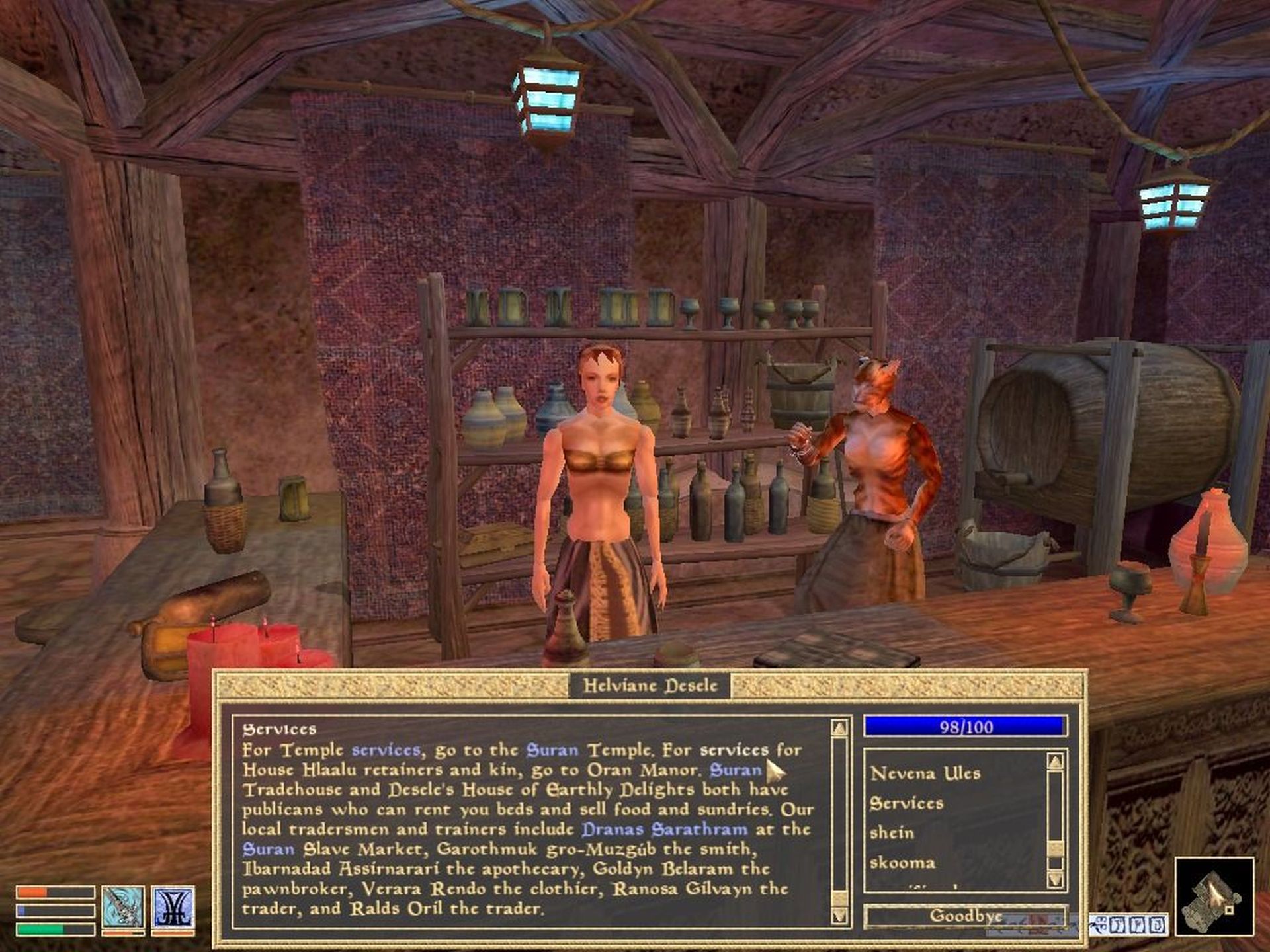Ask Helviane about skooma
The image size is (1270, 952).
coord(902,863)
